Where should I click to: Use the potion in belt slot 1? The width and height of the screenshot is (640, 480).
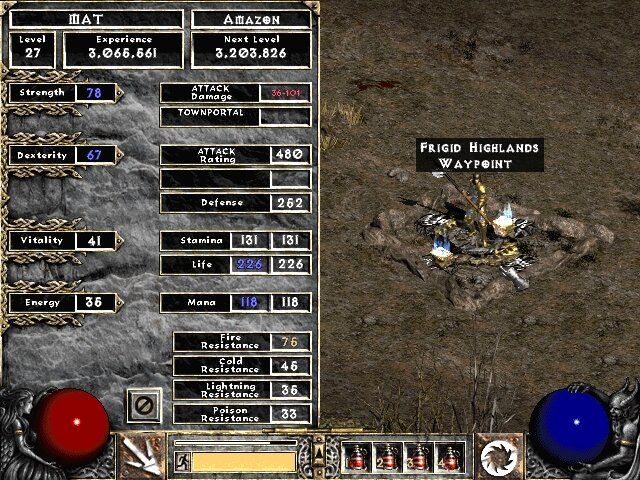tap(357, 457)
